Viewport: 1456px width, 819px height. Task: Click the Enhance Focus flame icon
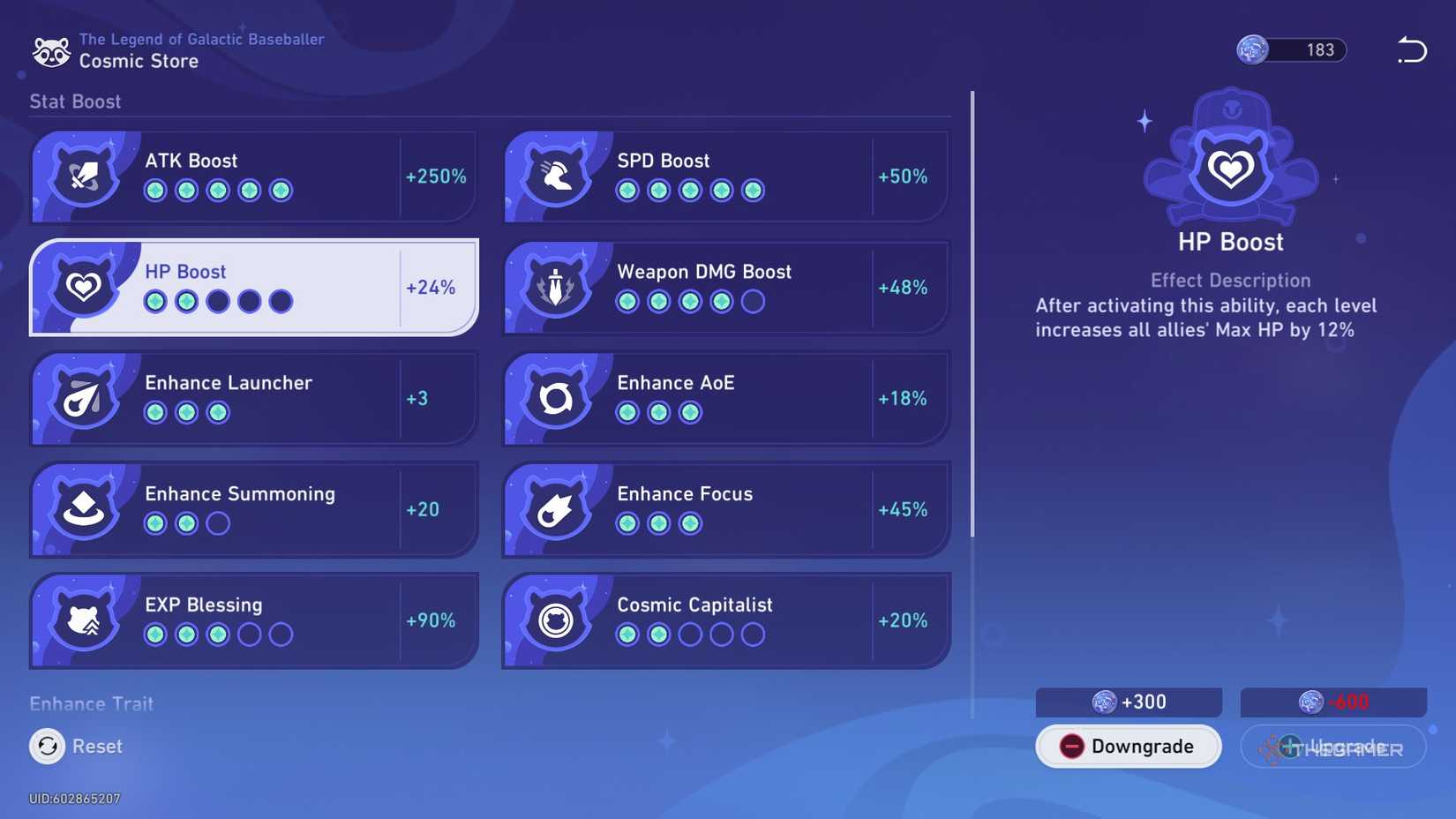tap(557, 507)
